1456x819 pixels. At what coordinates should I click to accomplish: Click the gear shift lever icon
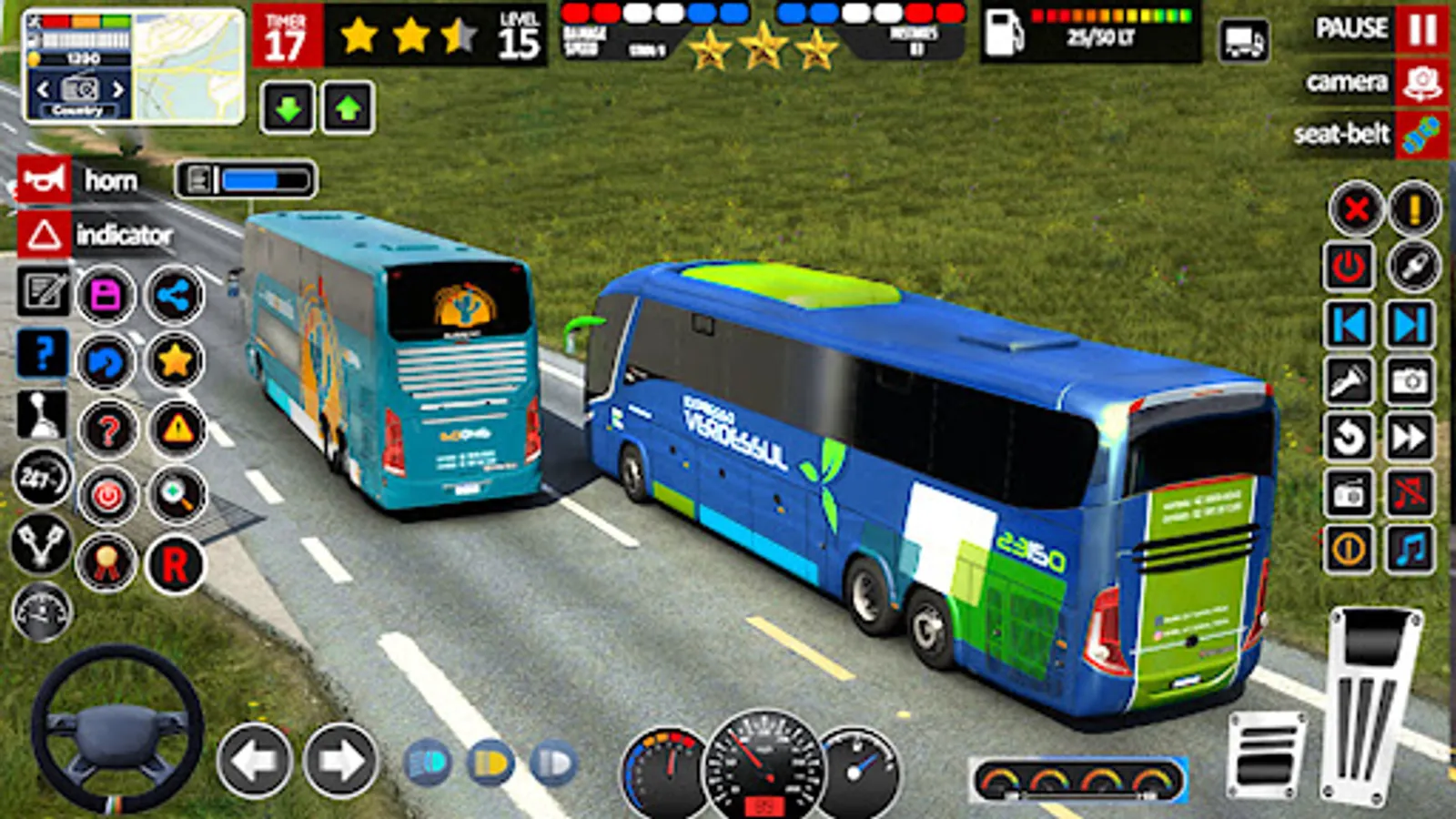pyautogui.click(x=42, y=414)
